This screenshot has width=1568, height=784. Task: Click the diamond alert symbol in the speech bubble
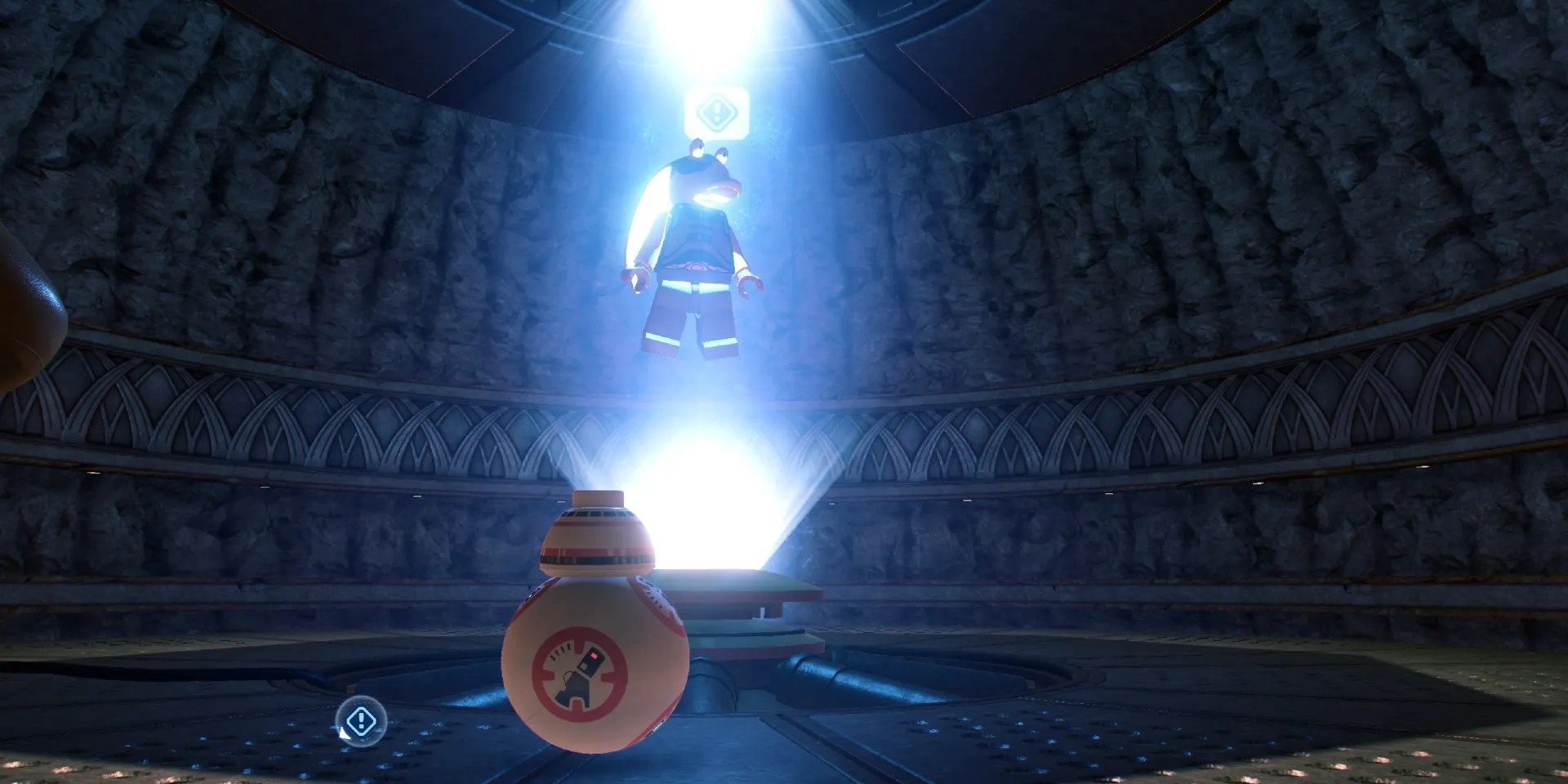719,110
